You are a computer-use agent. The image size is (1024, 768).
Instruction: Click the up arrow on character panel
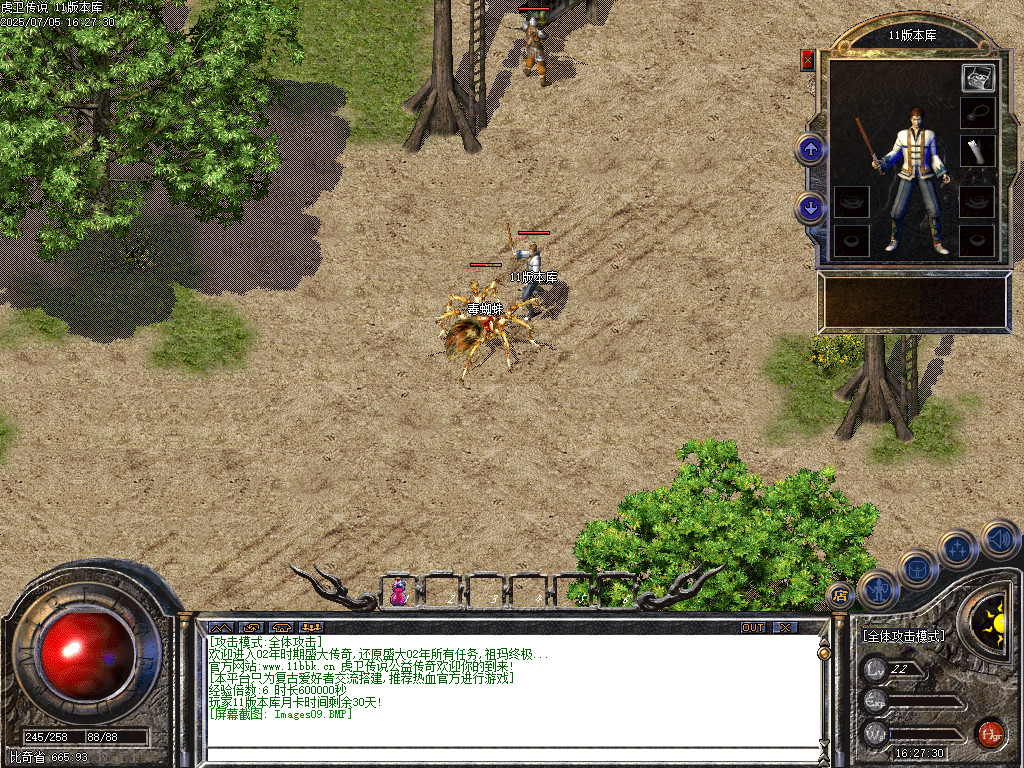tap(810, 151)
